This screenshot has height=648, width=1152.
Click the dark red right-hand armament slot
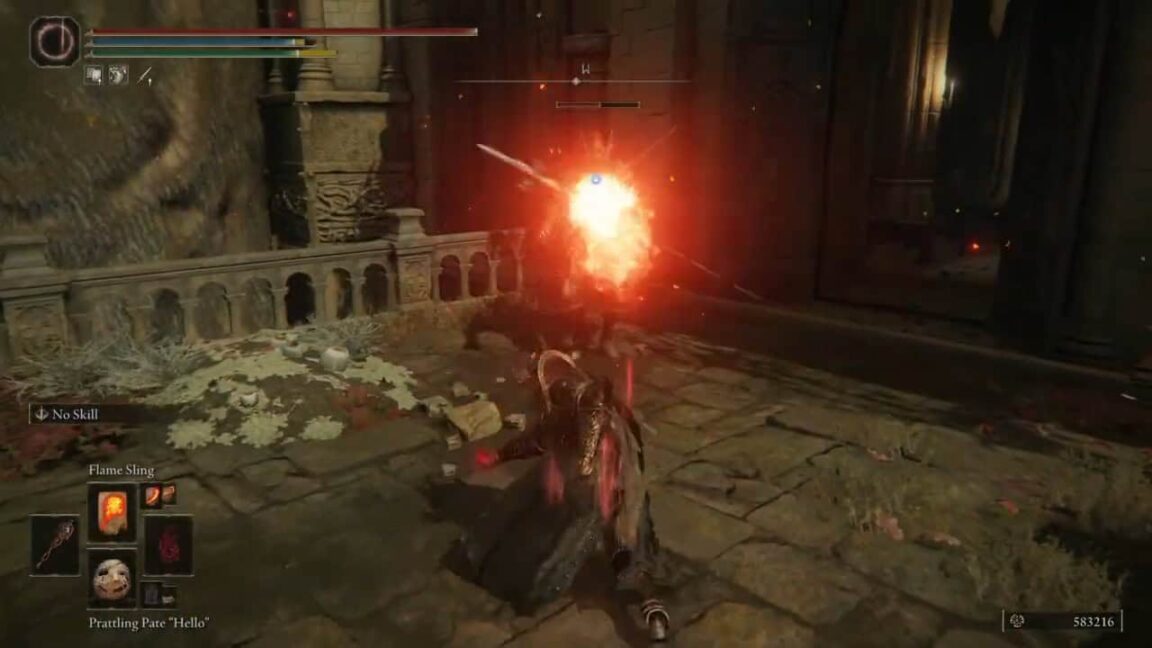[168, 545]
